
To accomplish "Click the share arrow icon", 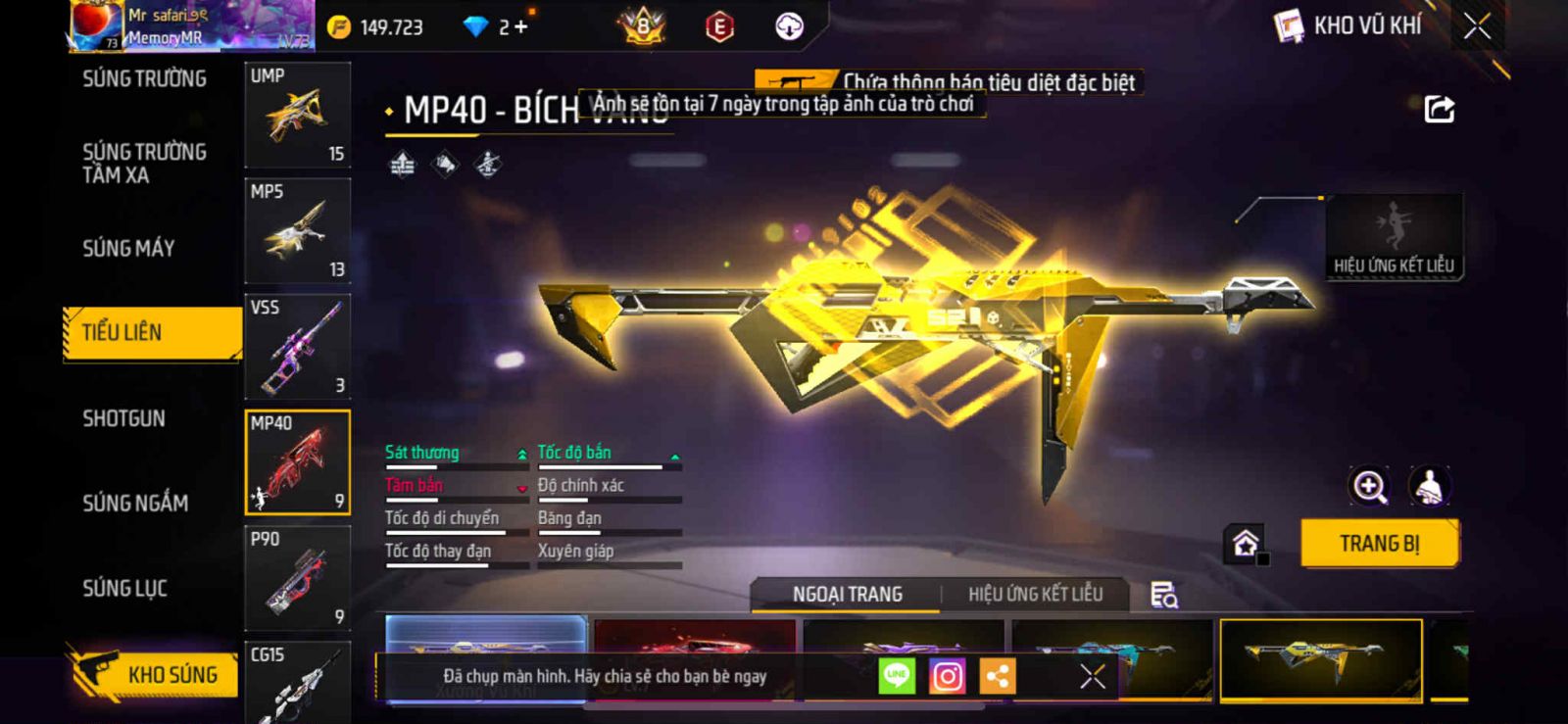I will (x=1439, y=109).
